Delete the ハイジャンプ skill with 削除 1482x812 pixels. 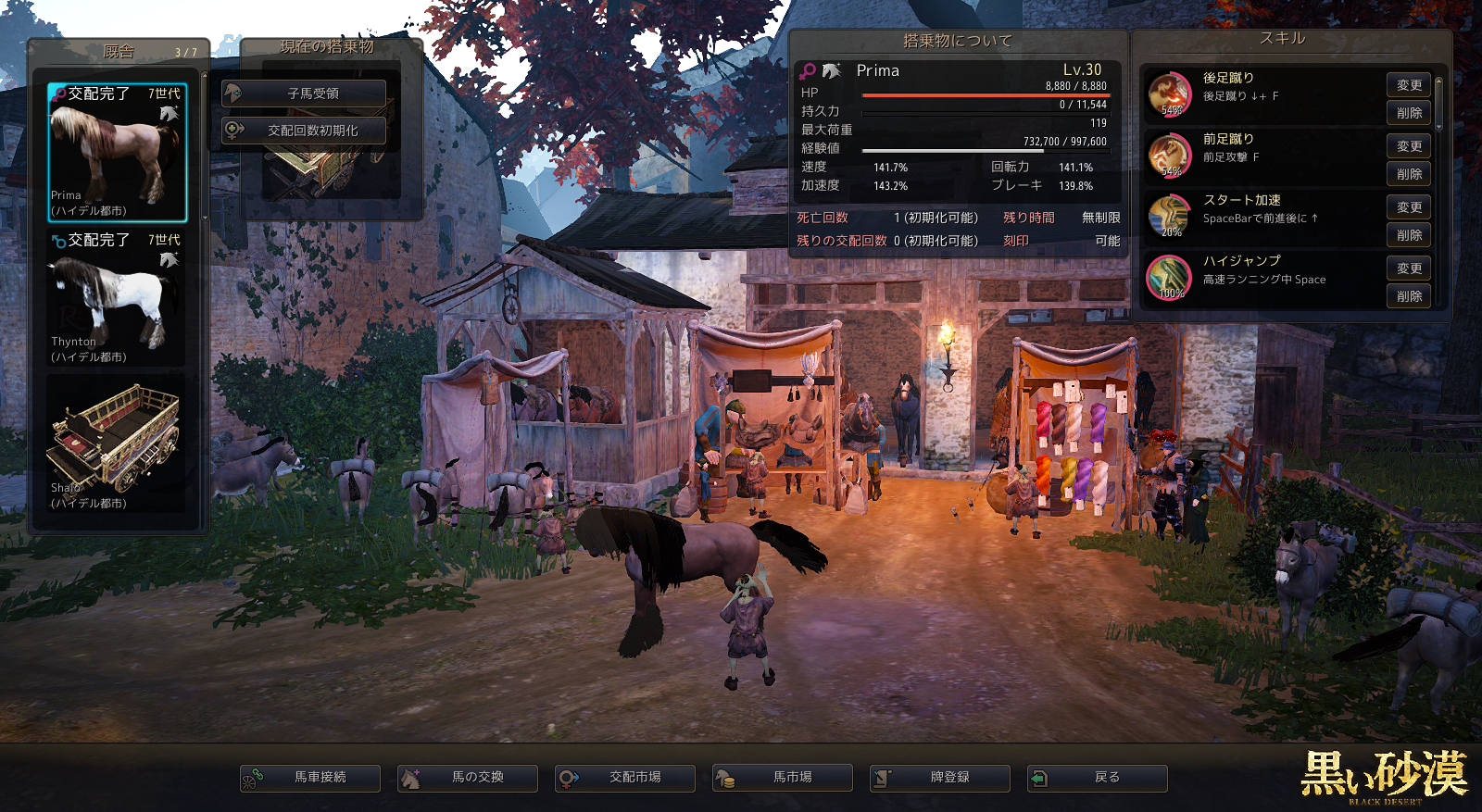(x=1409, y=296)
